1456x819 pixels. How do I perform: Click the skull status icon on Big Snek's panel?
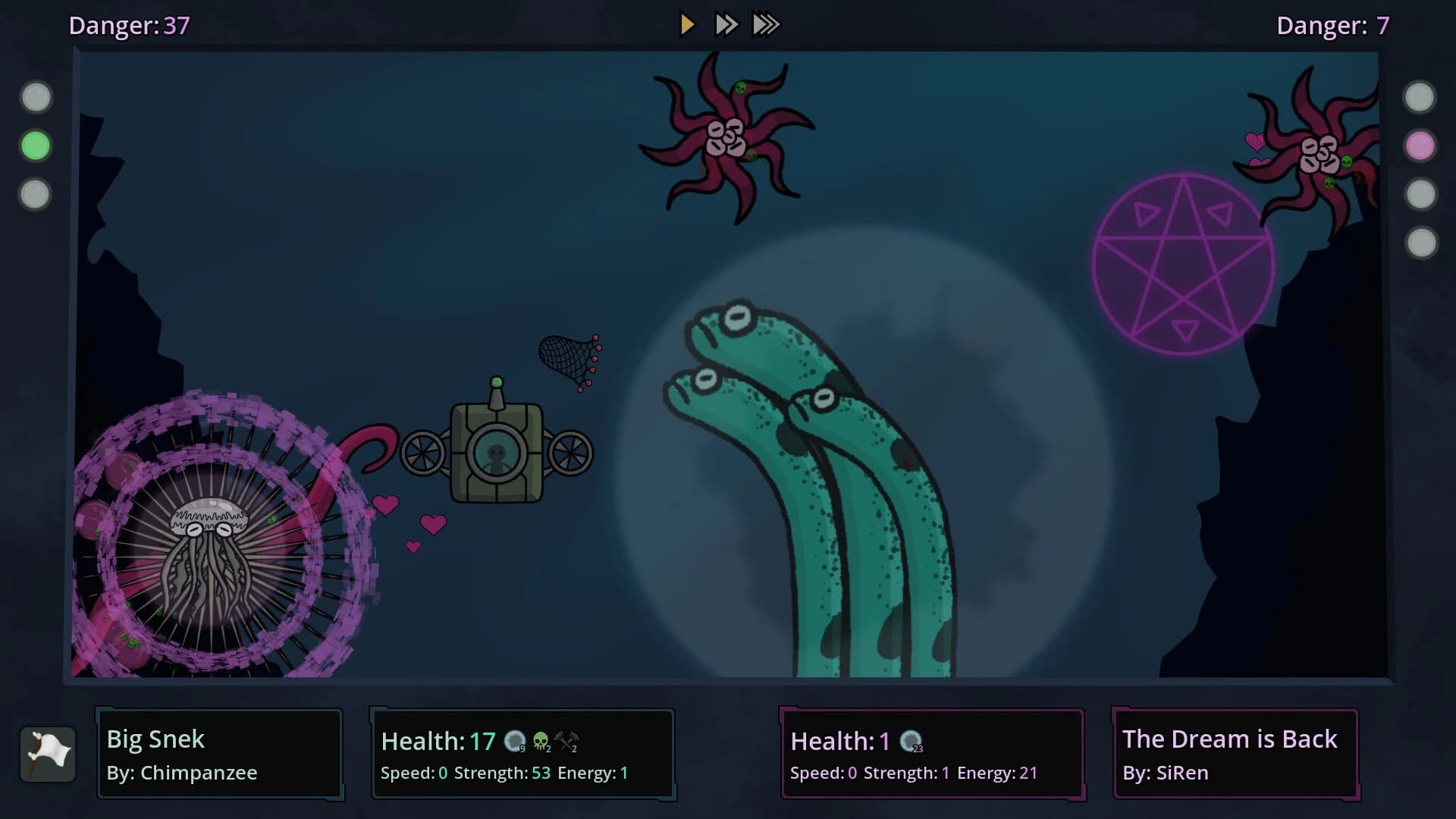click(x=541, y=742)
